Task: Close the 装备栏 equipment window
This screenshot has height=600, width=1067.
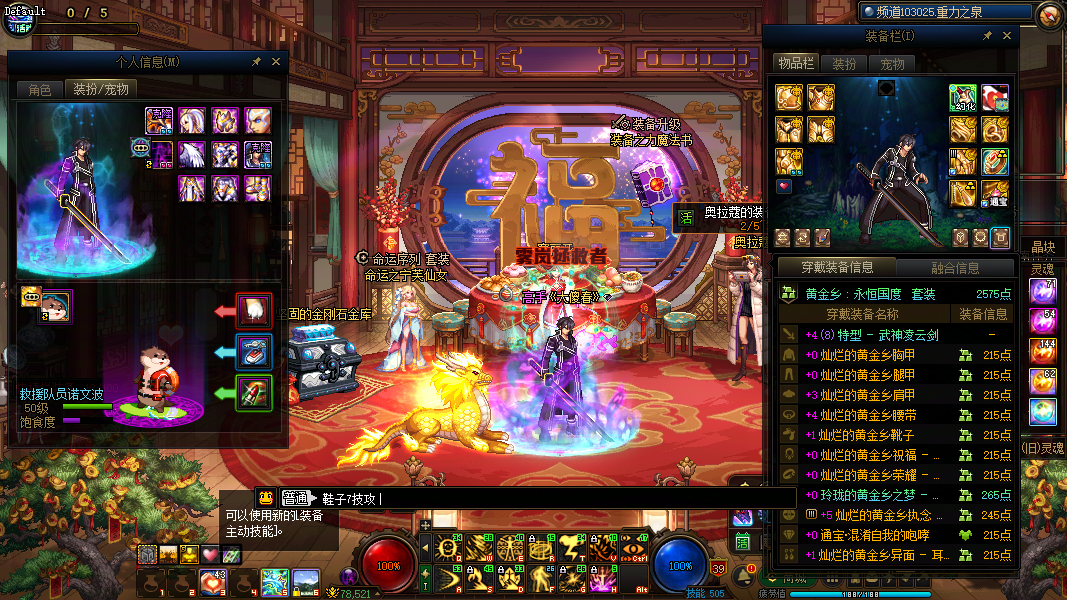Action: click(x=1007, y=36)
